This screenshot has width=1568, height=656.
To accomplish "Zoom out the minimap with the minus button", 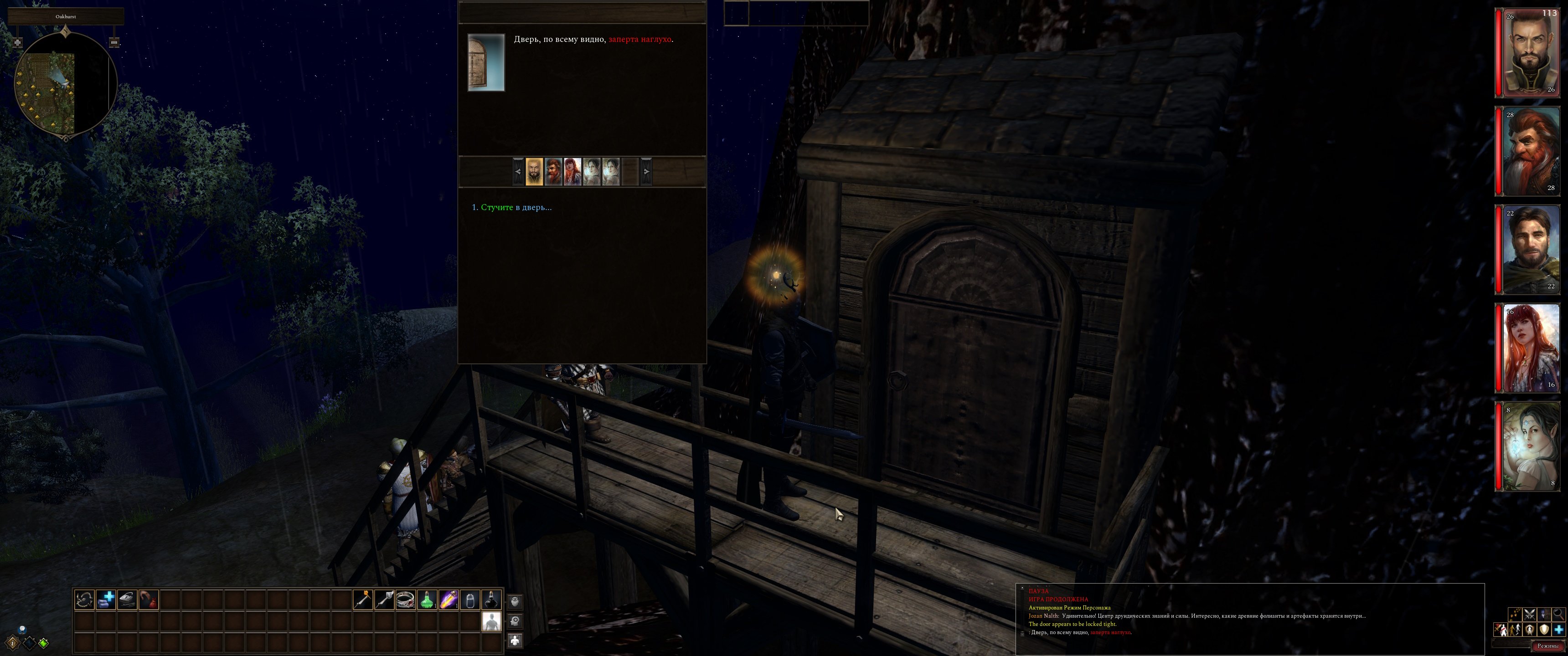I will click(114, 43).
